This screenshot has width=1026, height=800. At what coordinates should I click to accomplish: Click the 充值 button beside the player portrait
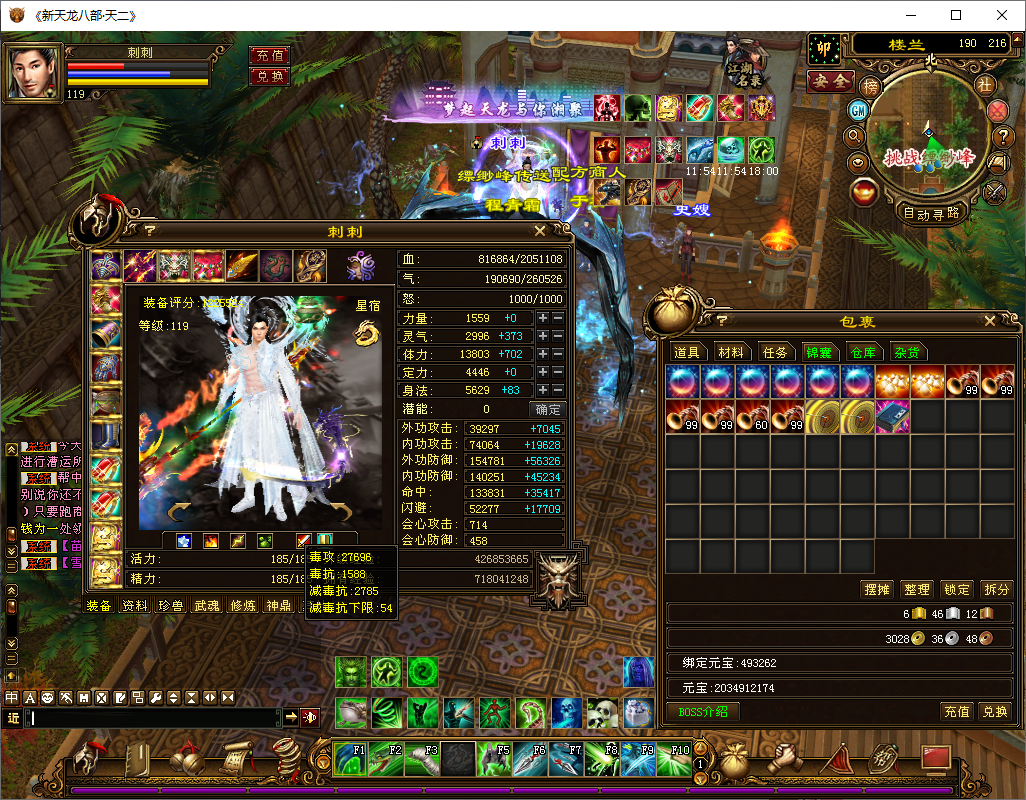269,56
